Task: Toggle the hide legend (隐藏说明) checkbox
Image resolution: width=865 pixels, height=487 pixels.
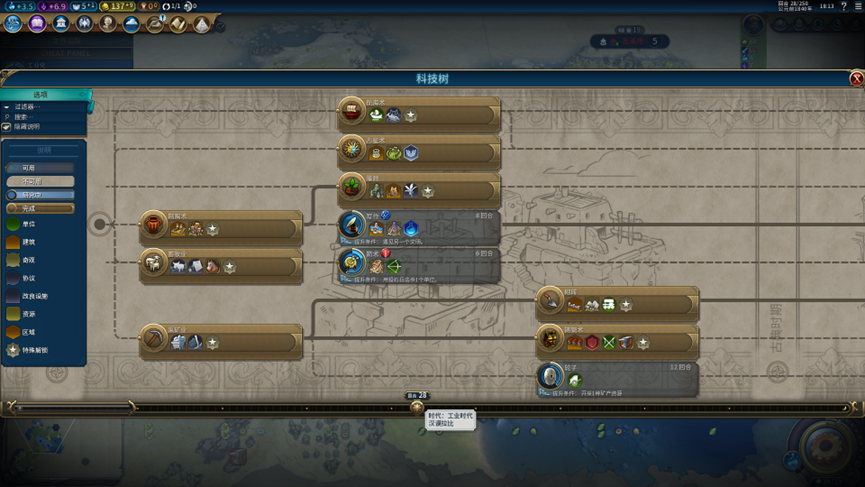Action: click(7, 127)
